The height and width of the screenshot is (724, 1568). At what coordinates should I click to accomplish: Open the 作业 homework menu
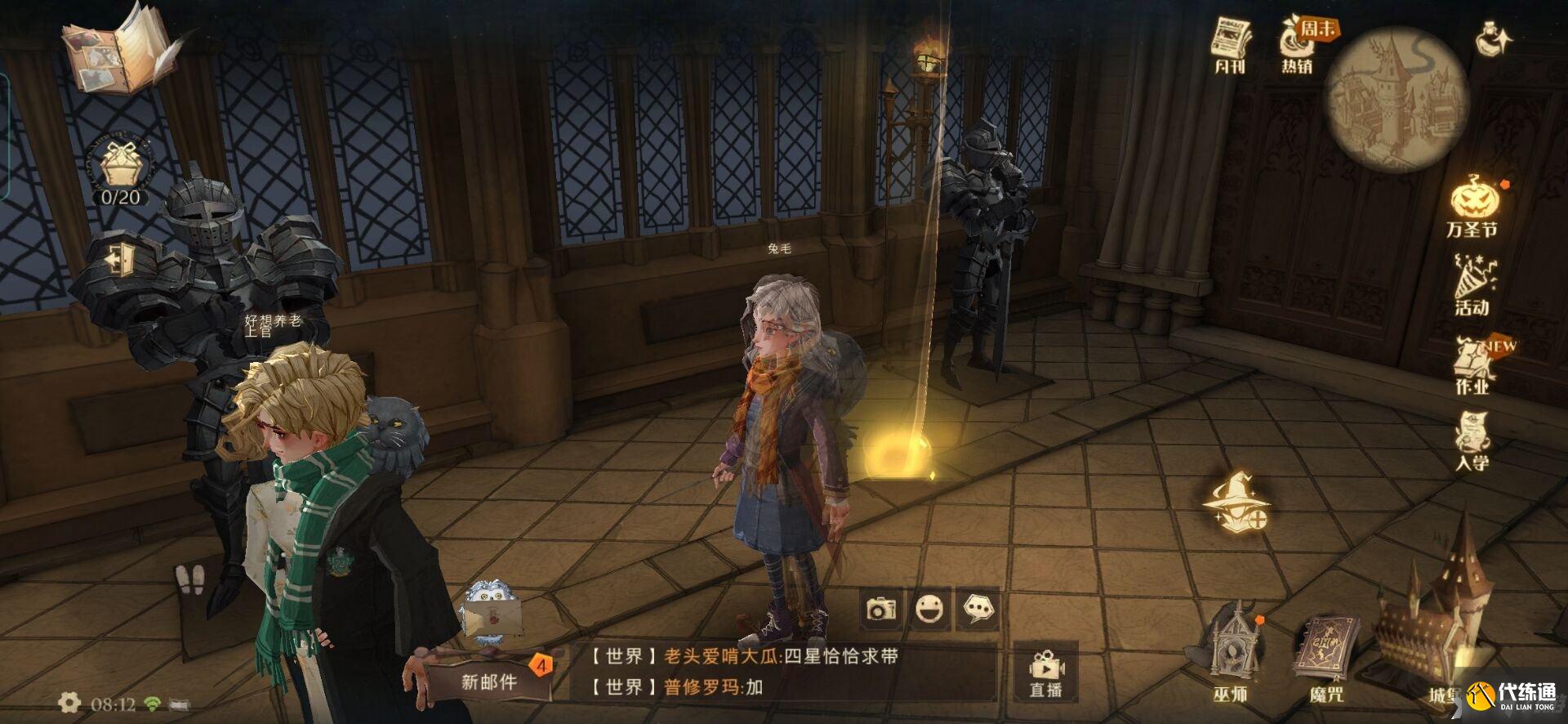(1473, 365)
